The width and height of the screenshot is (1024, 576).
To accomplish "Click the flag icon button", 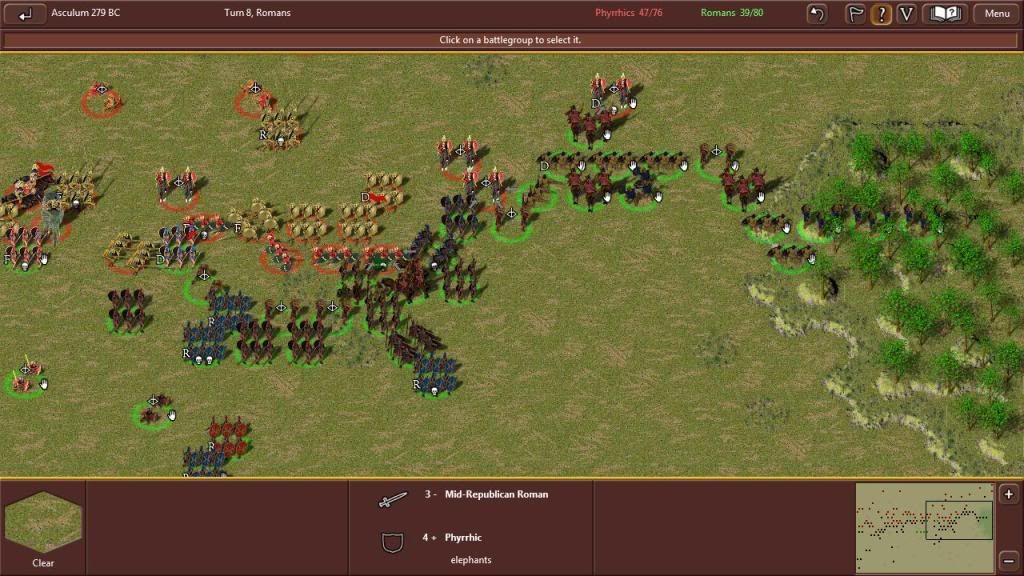I will 856,14.
